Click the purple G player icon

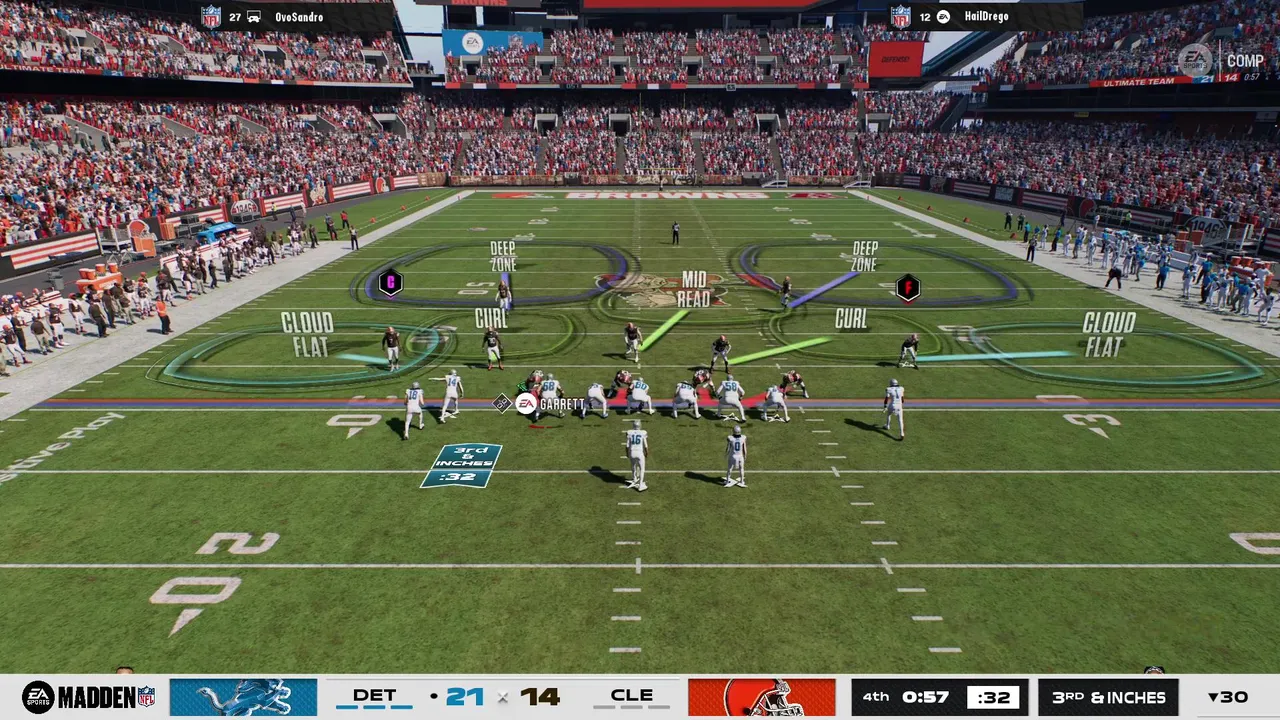tap(390, 283)
